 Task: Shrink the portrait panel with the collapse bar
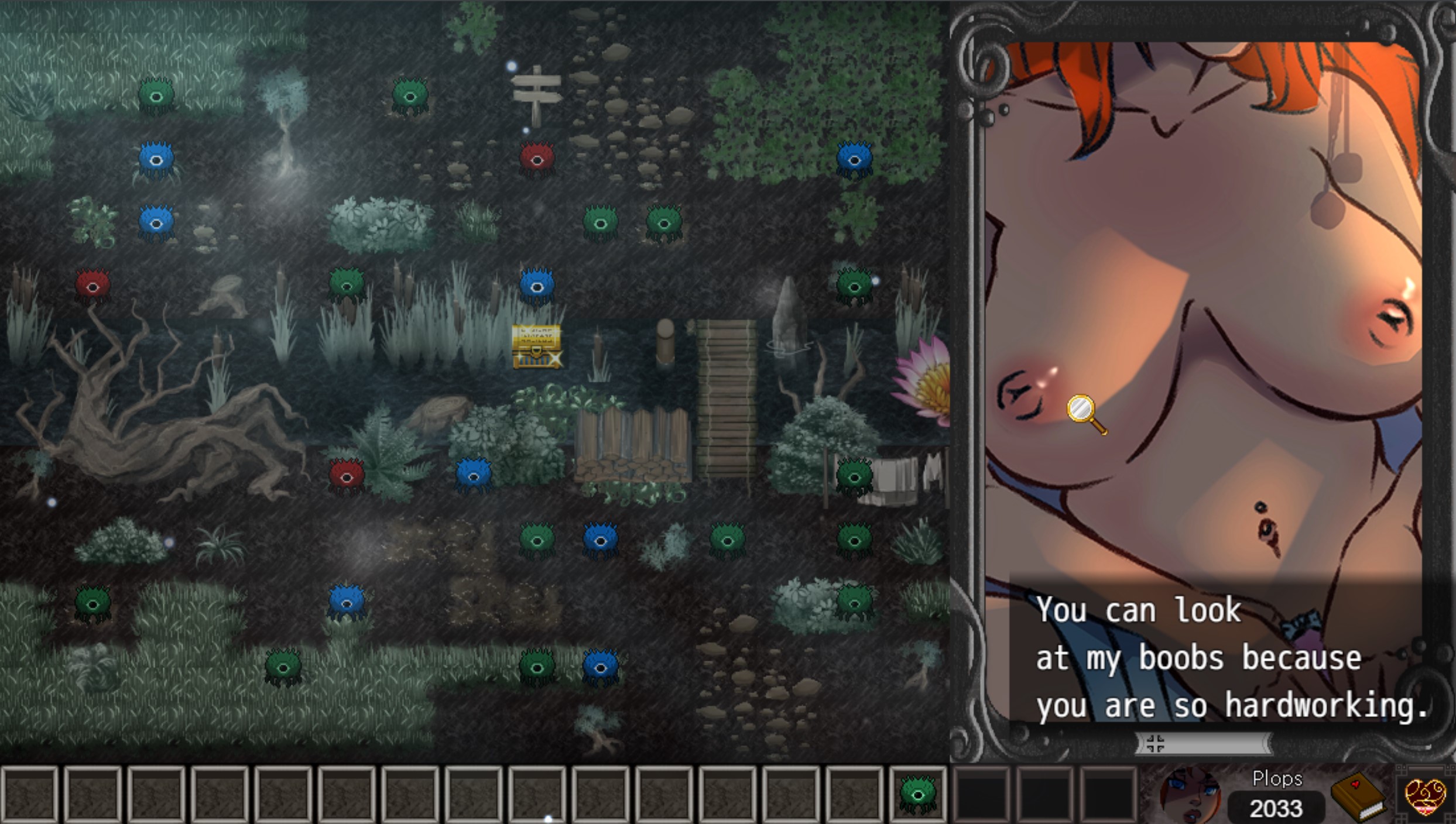coord(1203,744)
